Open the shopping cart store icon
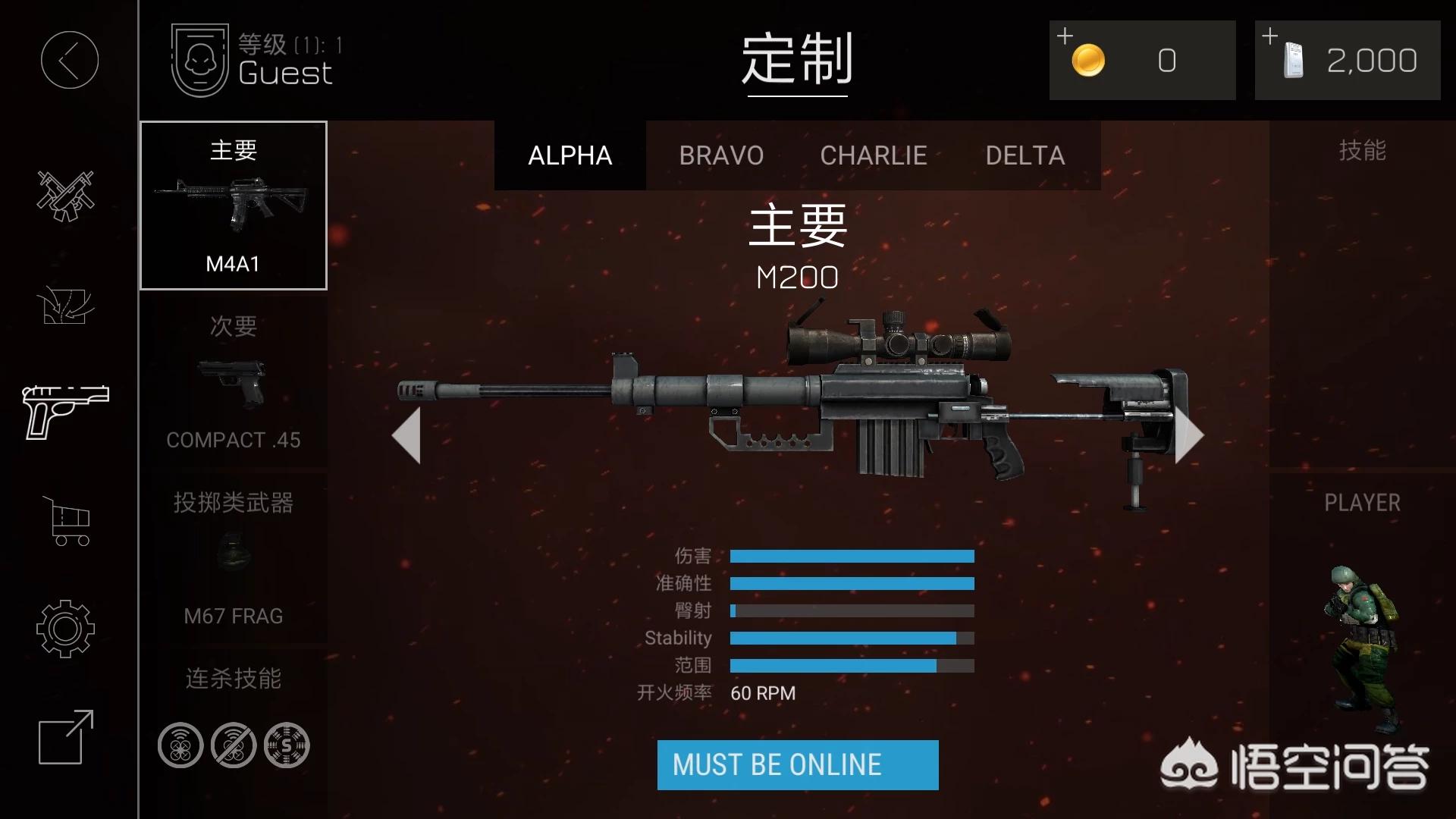 tap(67, 521)
